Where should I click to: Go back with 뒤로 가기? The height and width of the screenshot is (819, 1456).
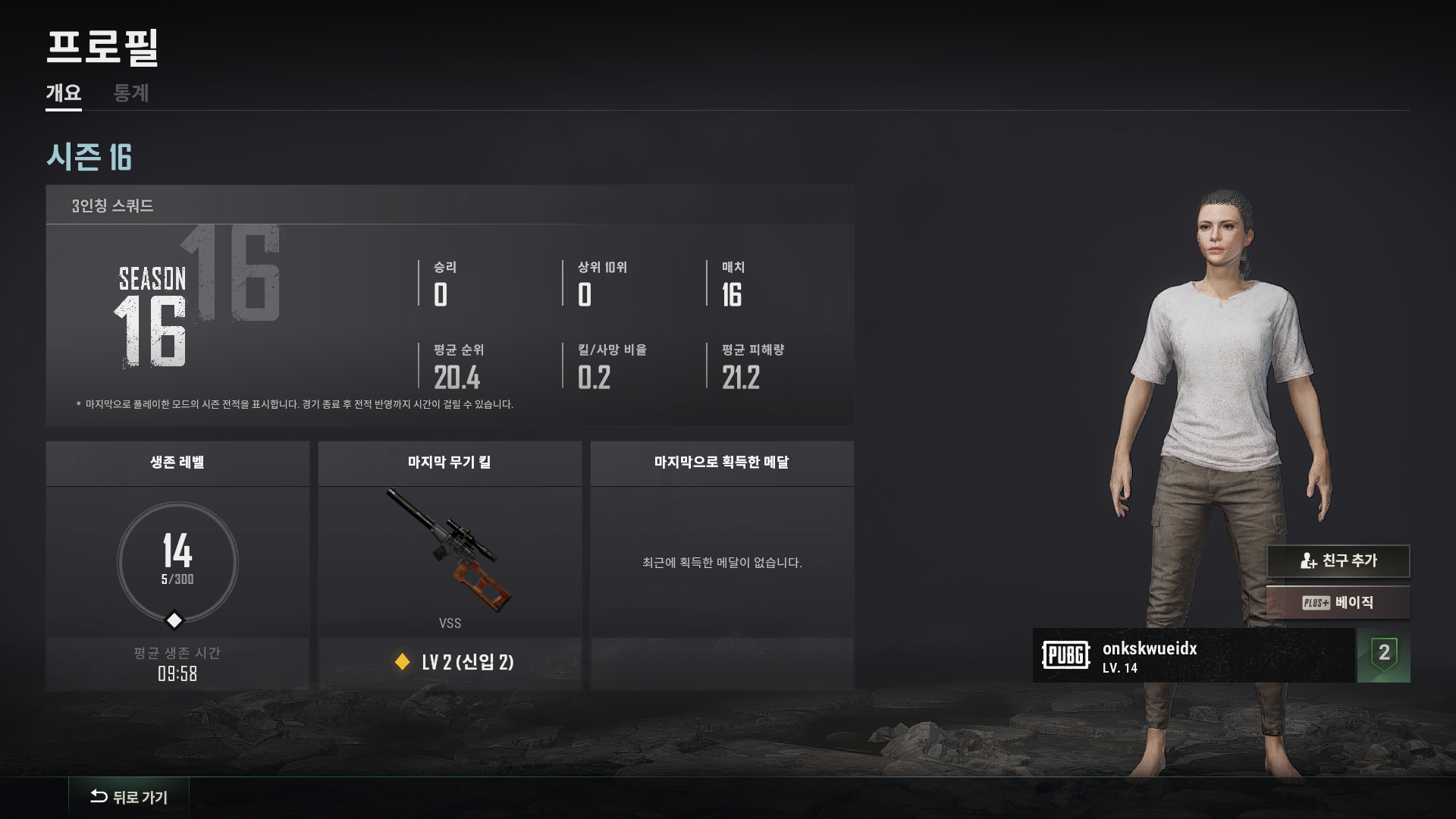pyautogui.click(x=129, y=797)
